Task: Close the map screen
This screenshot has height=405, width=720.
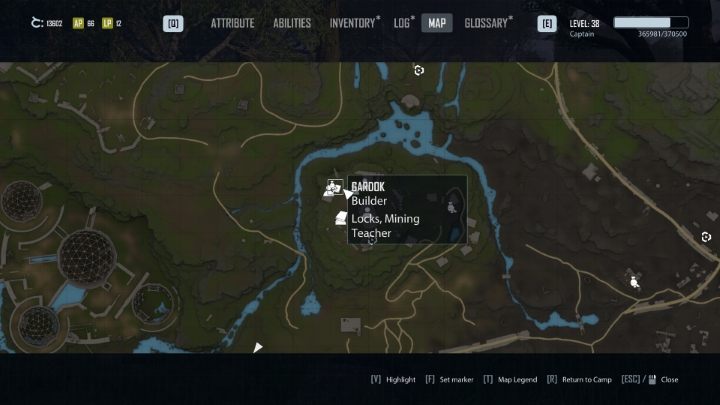Action: pos(668,380)
